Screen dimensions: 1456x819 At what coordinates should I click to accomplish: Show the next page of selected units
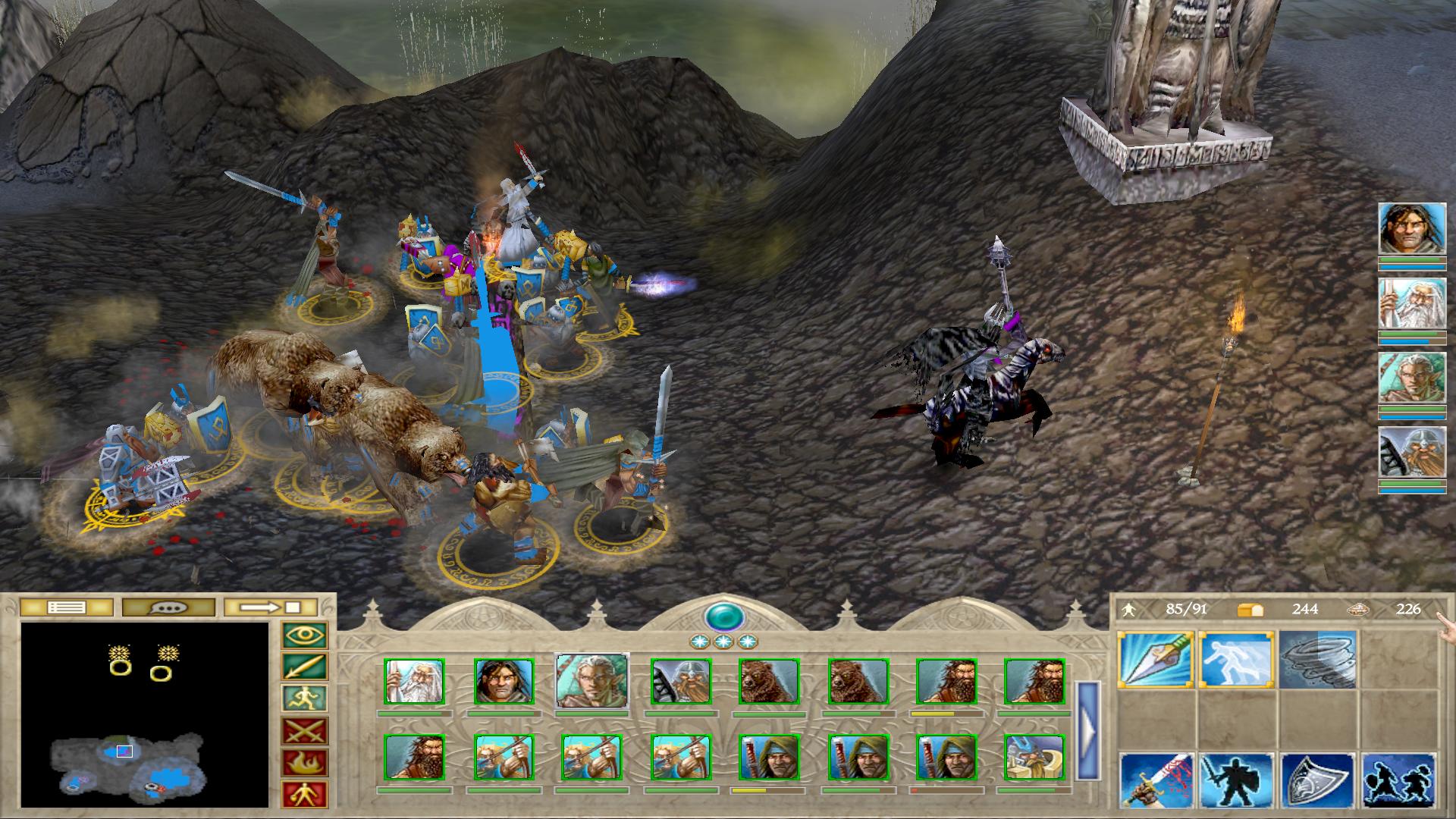click(1087, 731)
